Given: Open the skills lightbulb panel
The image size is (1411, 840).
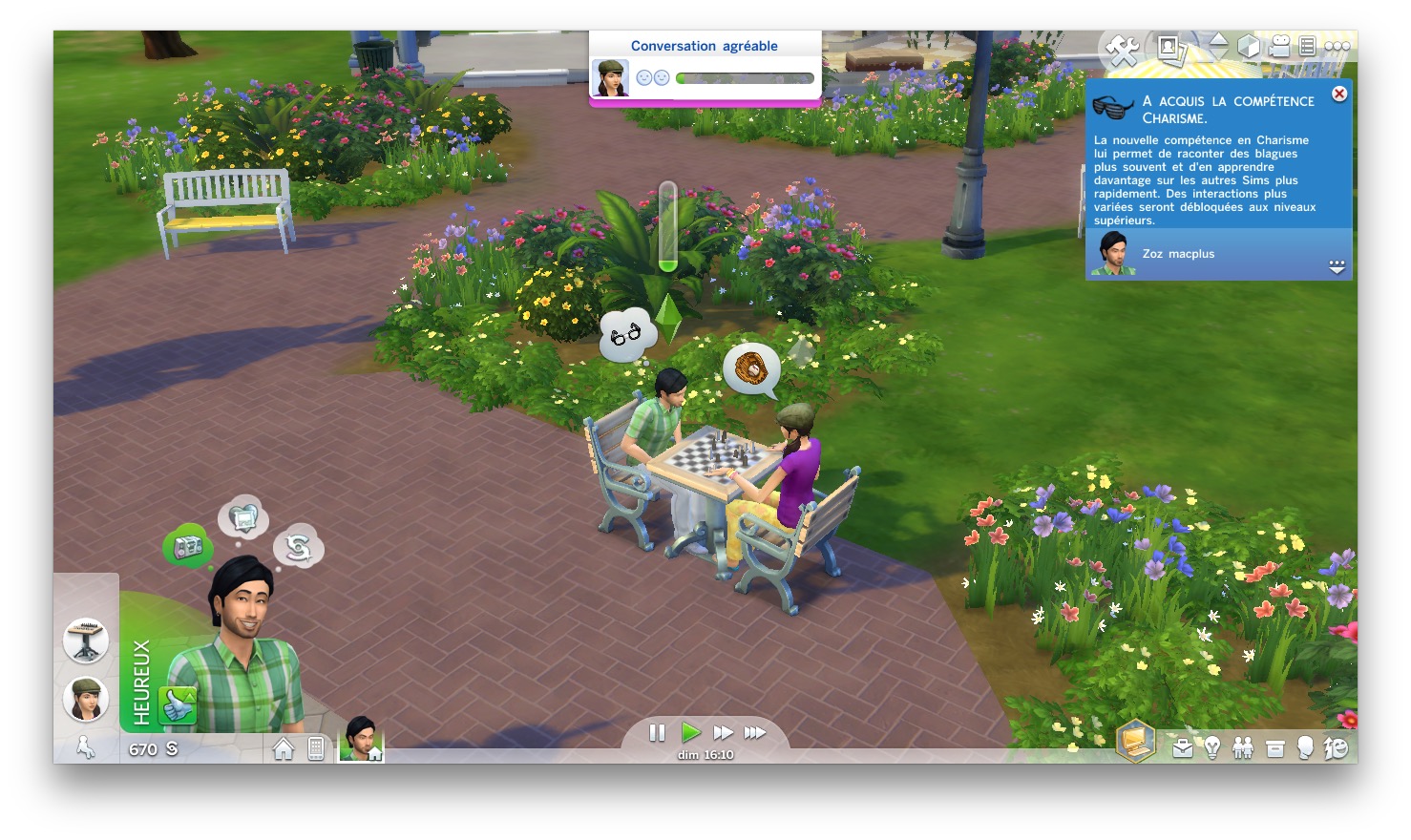Looking at the screenshot, I should pos(1212,748).
